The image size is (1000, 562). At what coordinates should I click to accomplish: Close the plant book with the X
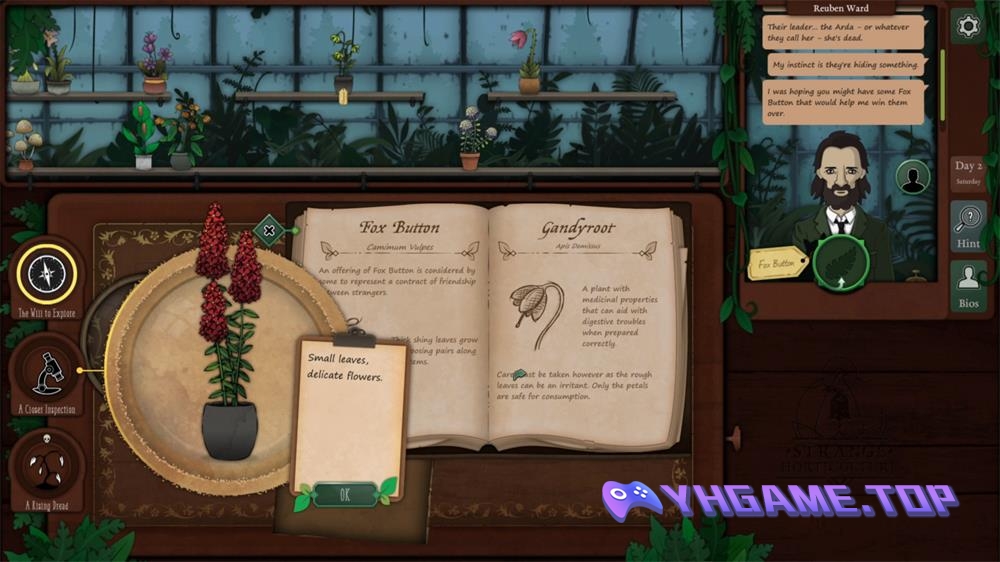pyautogui.click(x=269, y=231)
